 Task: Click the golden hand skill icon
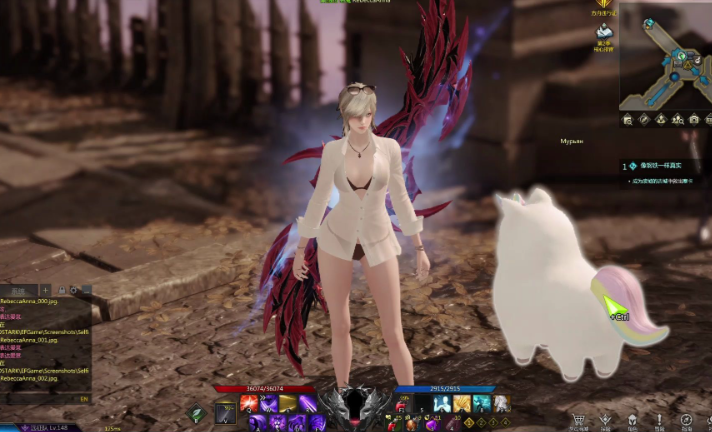463,403
